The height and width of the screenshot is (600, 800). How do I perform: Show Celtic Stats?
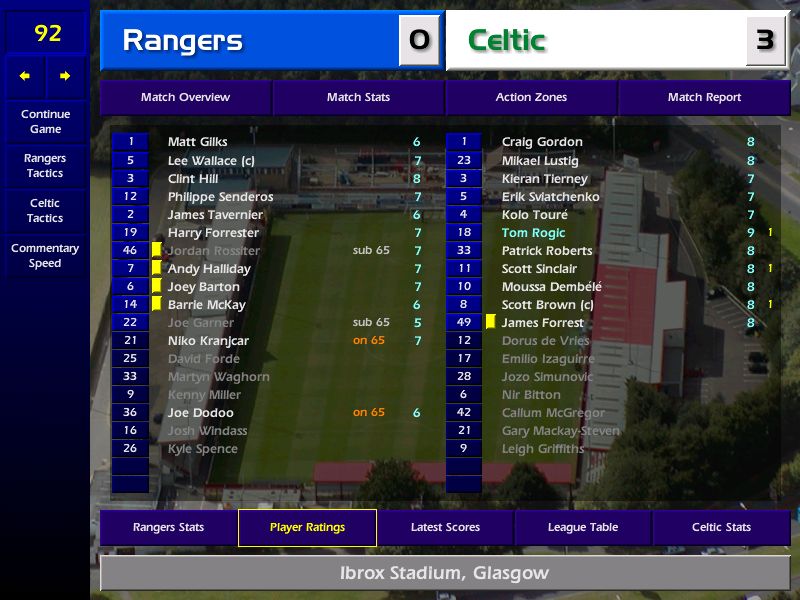coord(721,528)
